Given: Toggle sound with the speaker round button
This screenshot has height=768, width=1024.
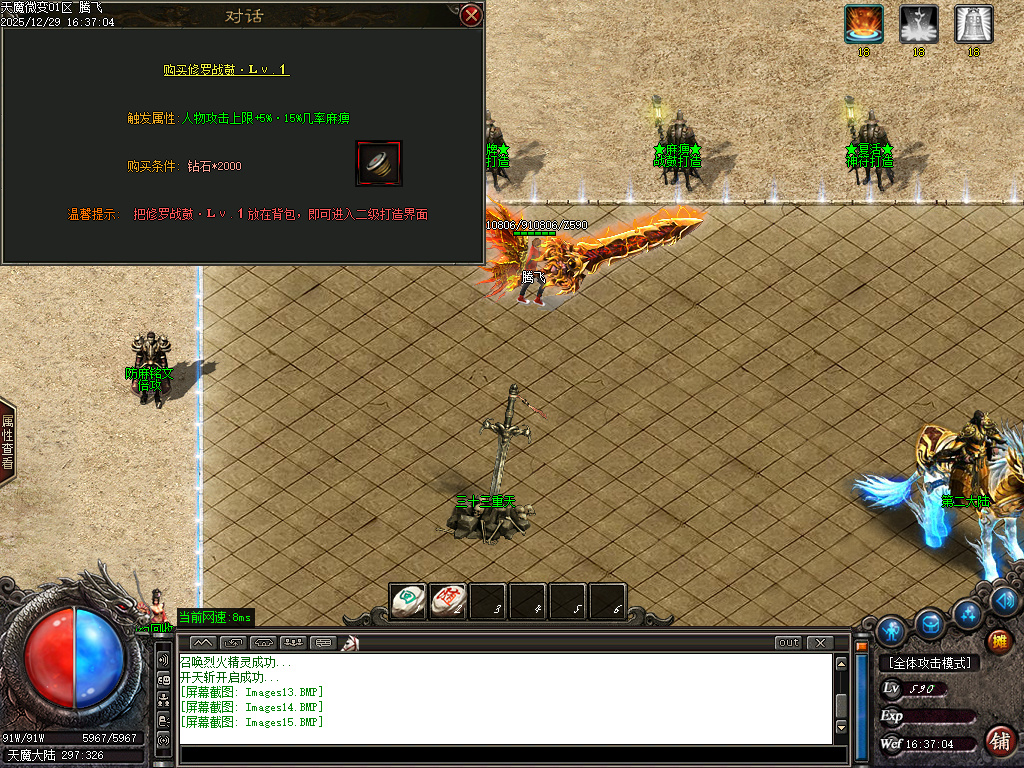Looking at the screenshot, I should pyautogui.click(x=1006, y=600).
